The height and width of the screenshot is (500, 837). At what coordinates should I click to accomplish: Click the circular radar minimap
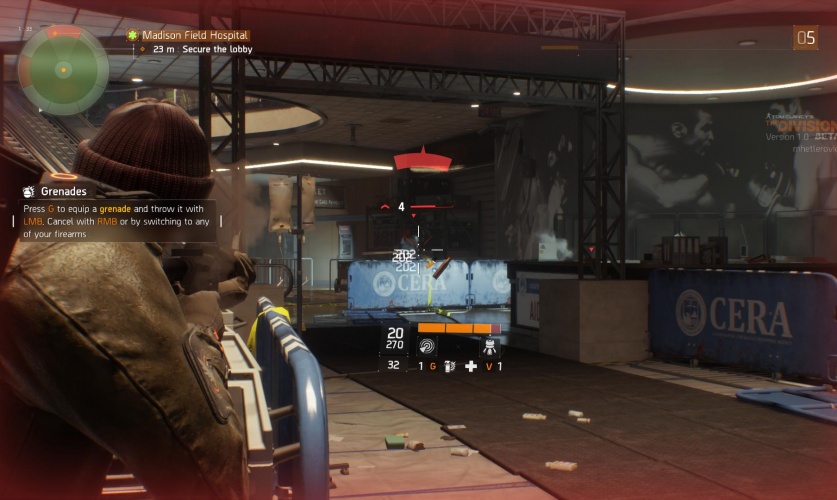[x=63, y=69]
